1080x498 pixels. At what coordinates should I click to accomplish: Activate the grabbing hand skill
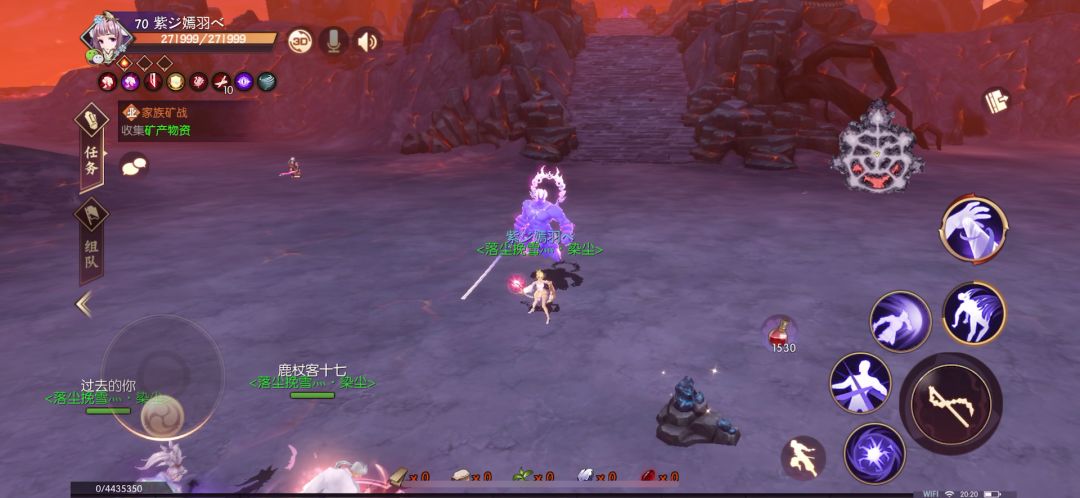click(972, 229)
